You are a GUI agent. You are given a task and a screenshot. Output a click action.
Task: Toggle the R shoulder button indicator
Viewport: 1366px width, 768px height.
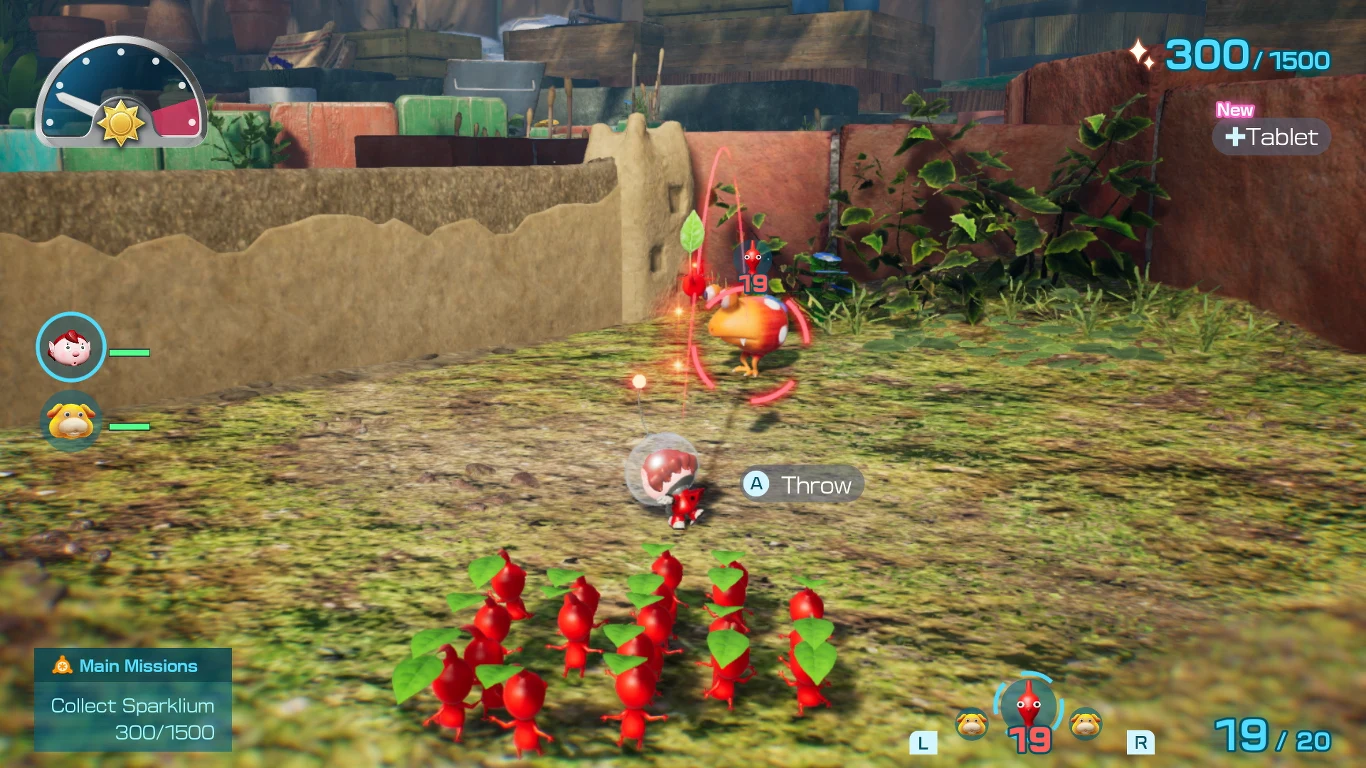click(1141, 743)
